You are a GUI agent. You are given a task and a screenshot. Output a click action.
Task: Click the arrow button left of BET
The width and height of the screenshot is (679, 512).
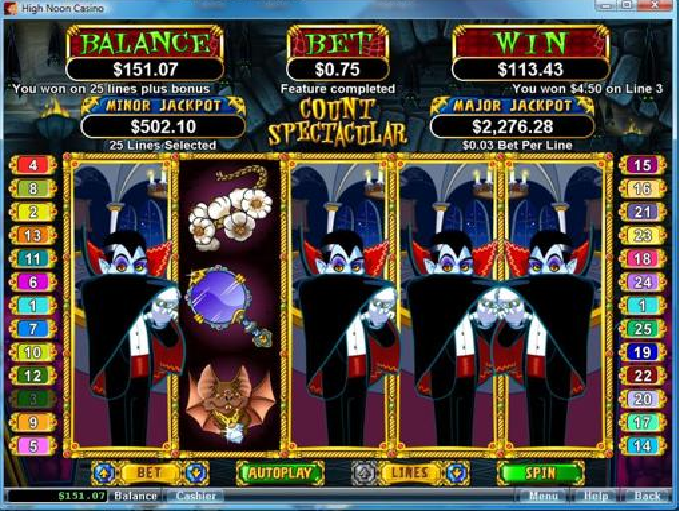tap(100, 471)
